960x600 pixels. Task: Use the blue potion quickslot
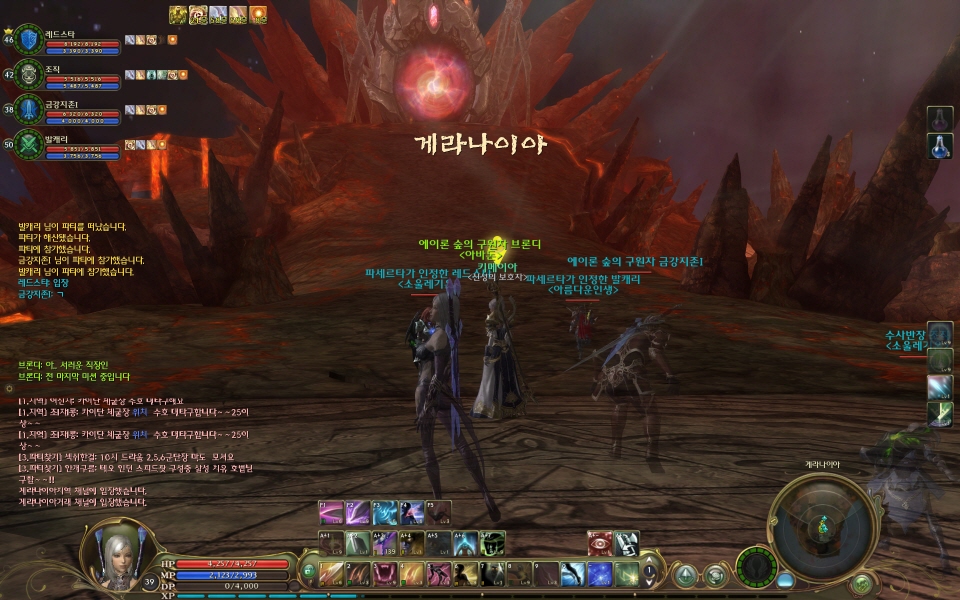939,147
